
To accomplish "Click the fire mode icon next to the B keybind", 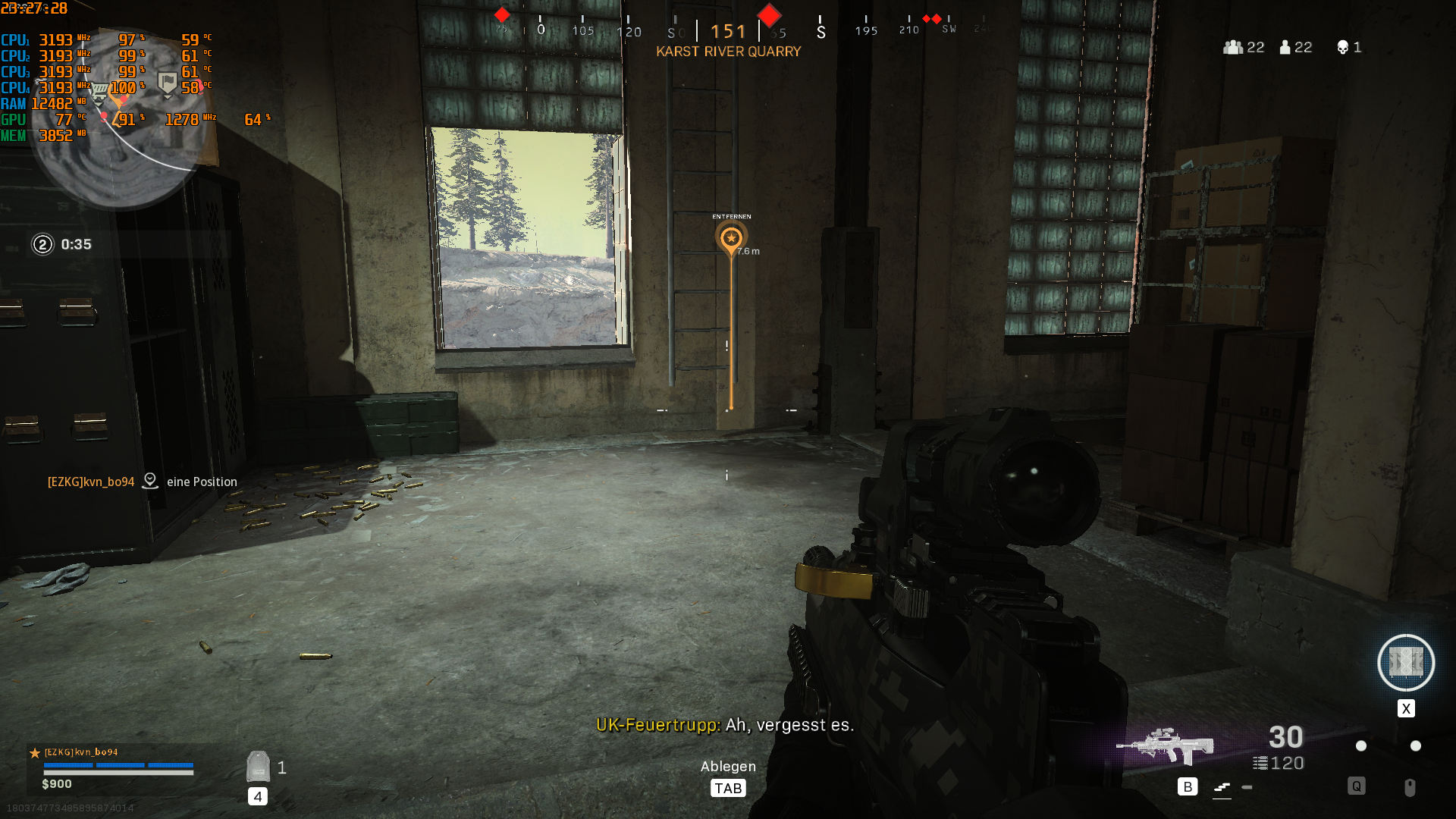I will (1224, 789).
